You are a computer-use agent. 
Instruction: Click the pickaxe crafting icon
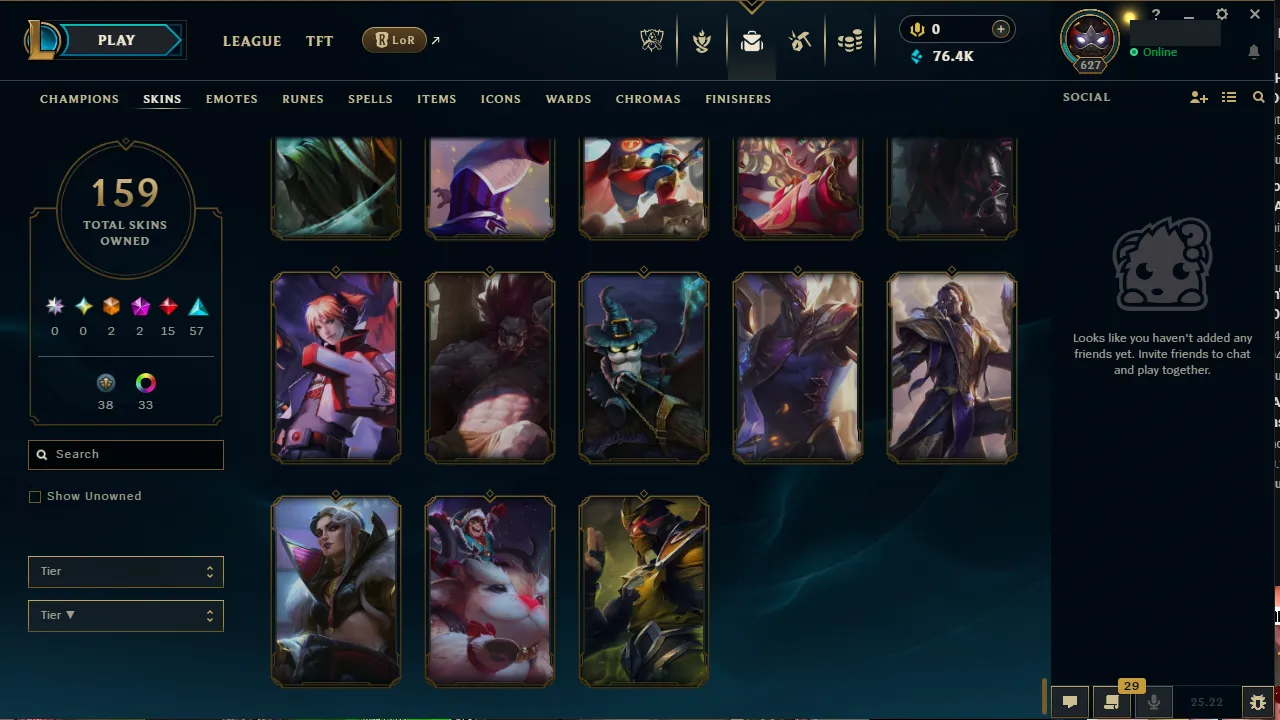[799, 41]
